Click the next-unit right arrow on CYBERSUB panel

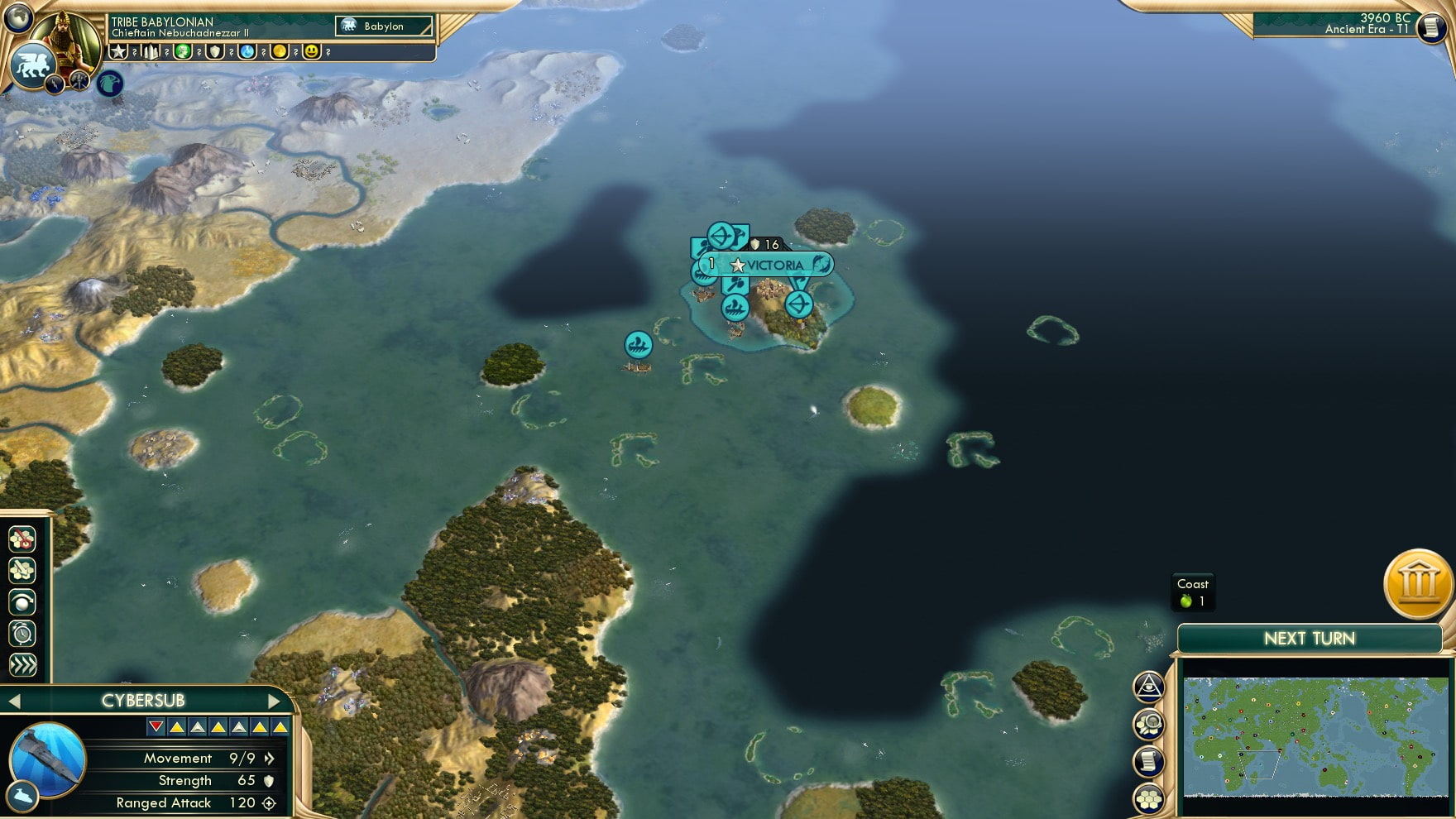click(x=275, y=699)
